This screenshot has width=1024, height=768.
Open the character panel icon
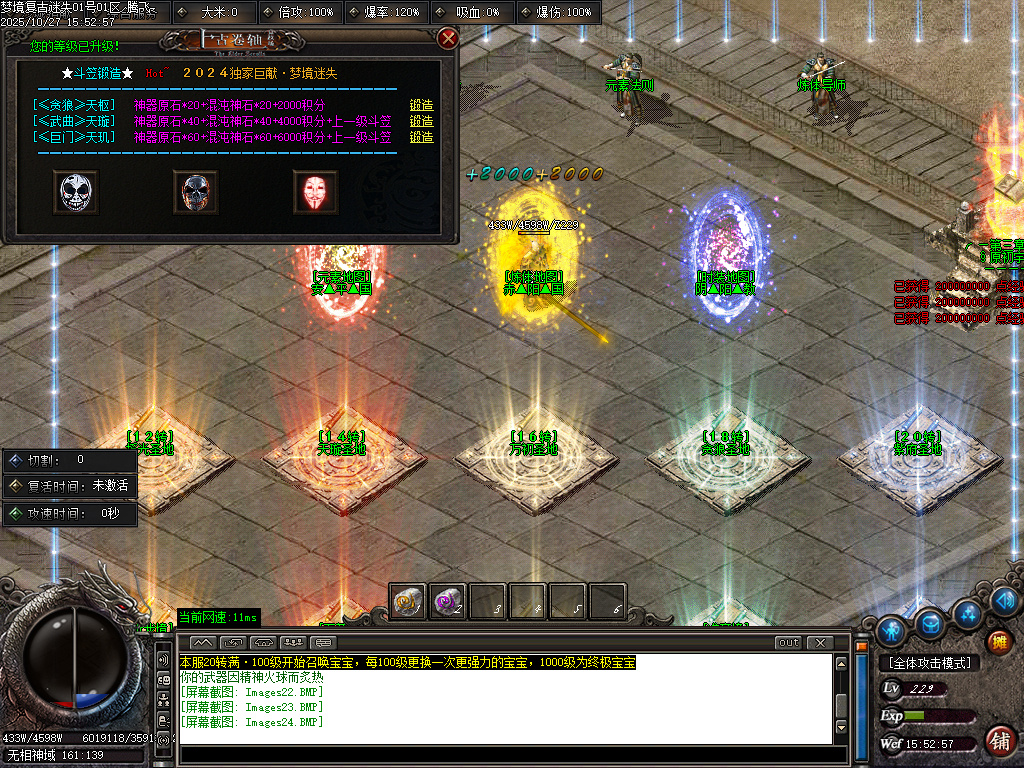click(891, 631)
